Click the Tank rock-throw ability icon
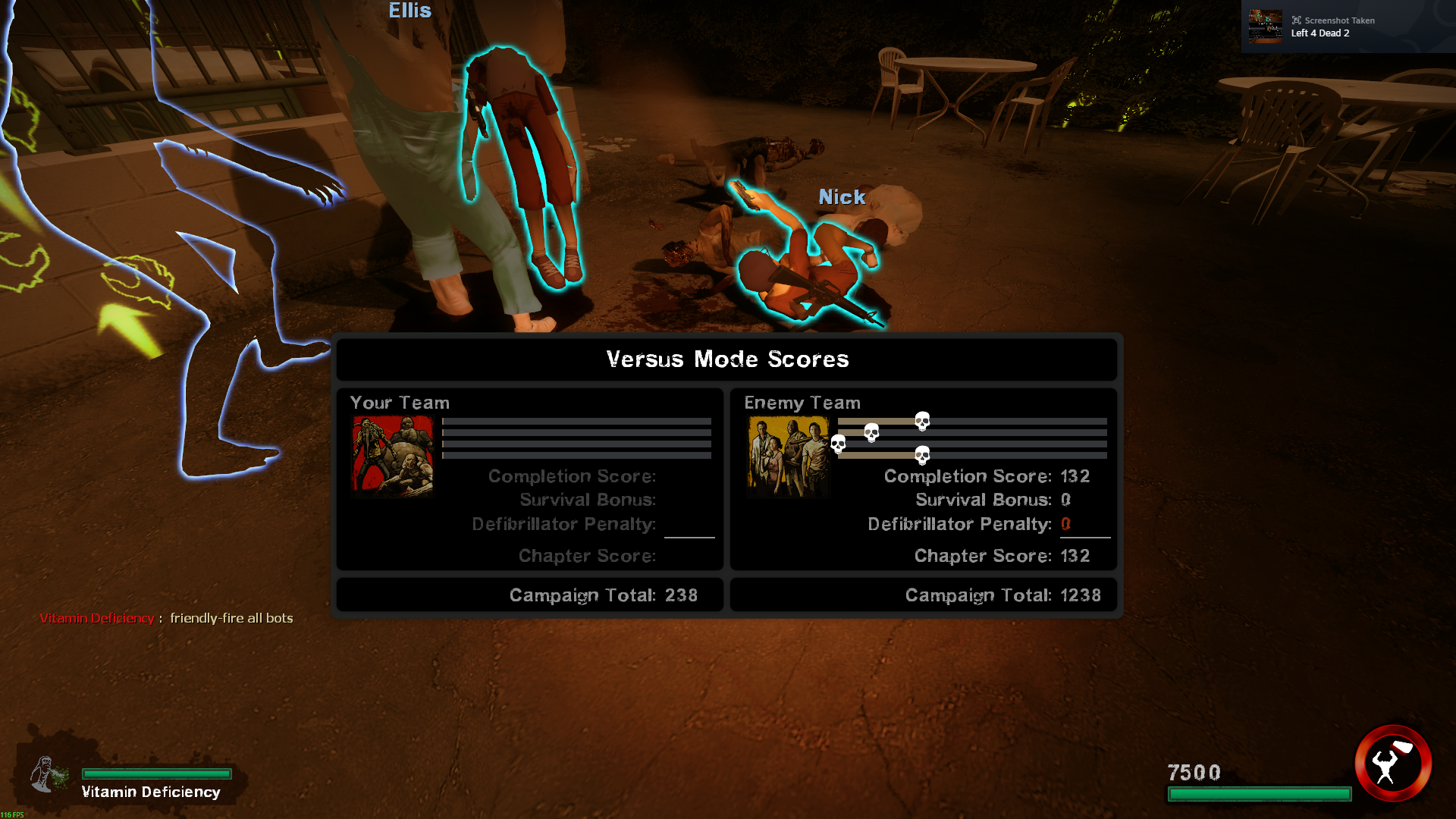 point(1392,764)
